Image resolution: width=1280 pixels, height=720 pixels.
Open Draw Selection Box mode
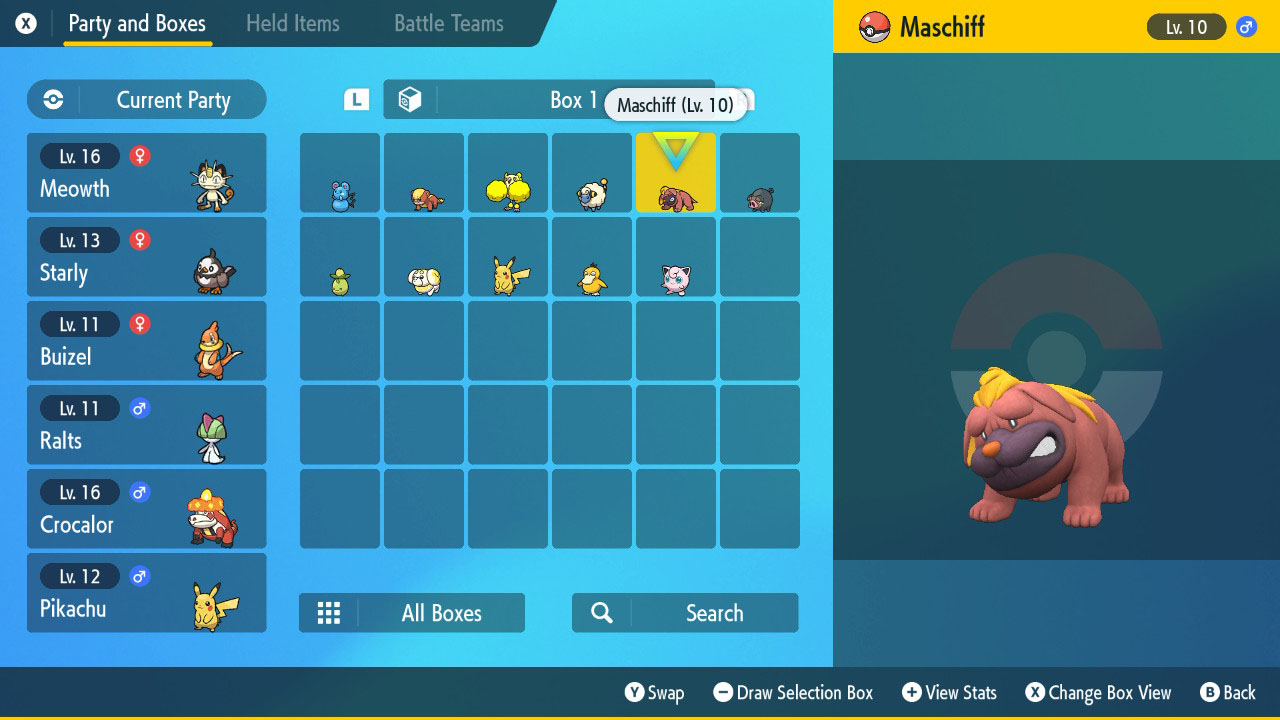pos(793,692)
